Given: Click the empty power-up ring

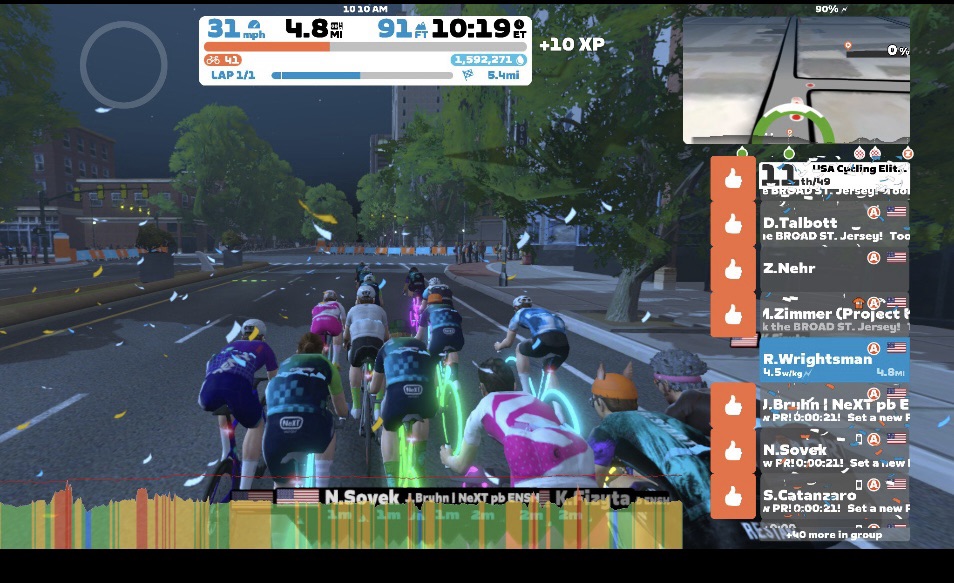Looking at the screenshot, I should [x=123, y=63].
